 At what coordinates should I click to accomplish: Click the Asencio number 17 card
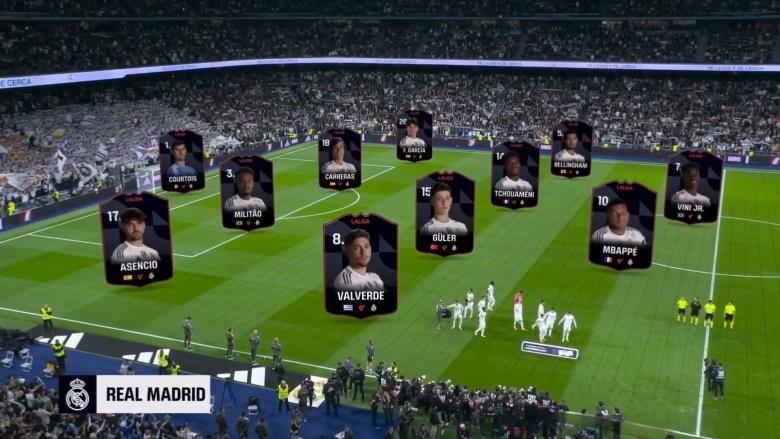136,239
